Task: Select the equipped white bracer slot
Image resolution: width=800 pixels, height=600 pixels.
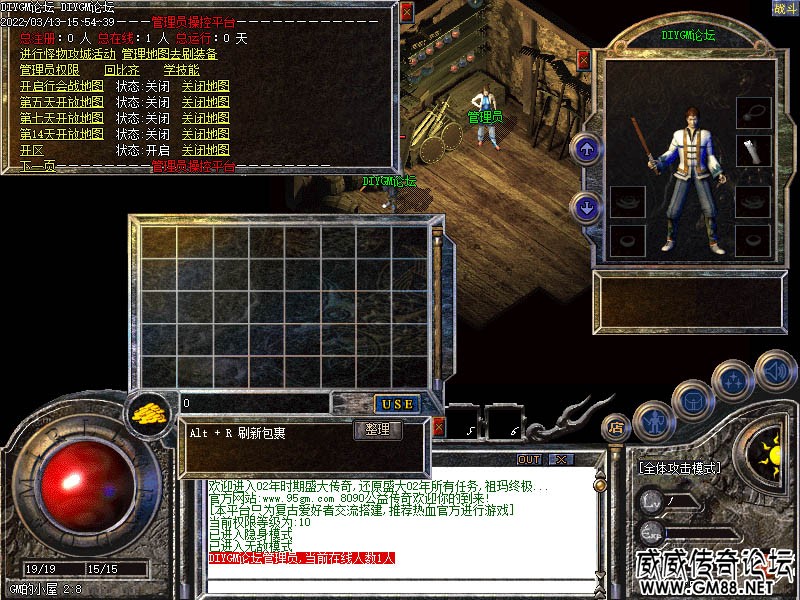Action: pyautogui.click(x=752, y=151)
